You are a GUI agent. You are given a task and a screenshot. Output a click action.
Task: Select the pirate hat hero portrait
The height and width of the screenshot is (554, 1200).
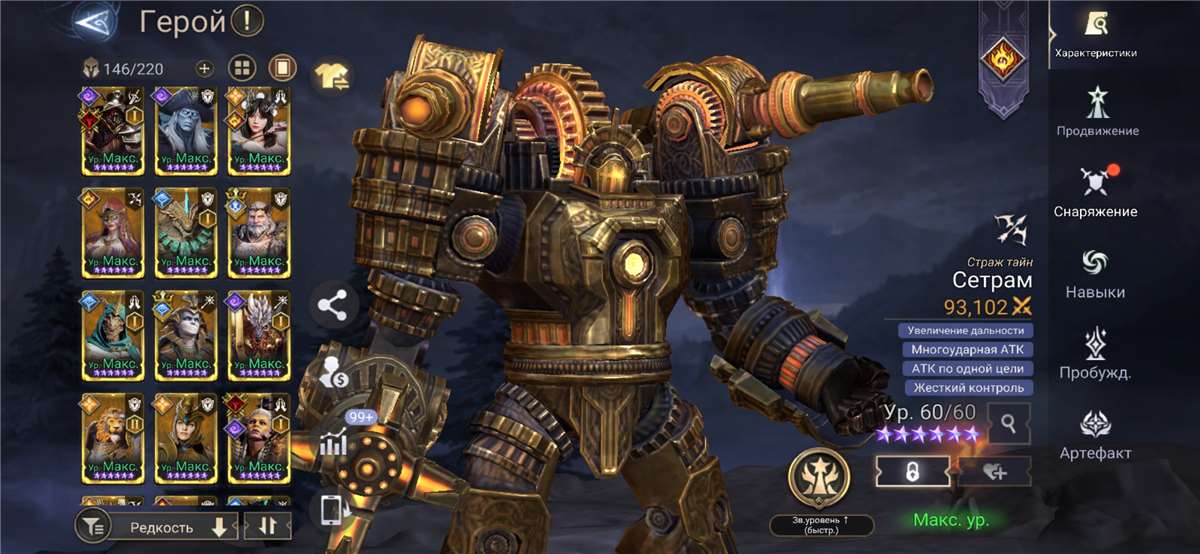(185, 131)
